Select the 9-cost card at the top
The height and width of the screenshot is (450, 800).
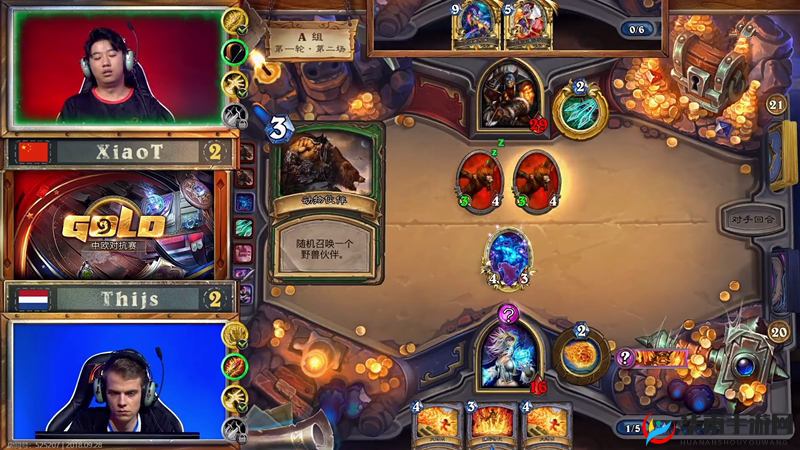(x=472, y=24)
